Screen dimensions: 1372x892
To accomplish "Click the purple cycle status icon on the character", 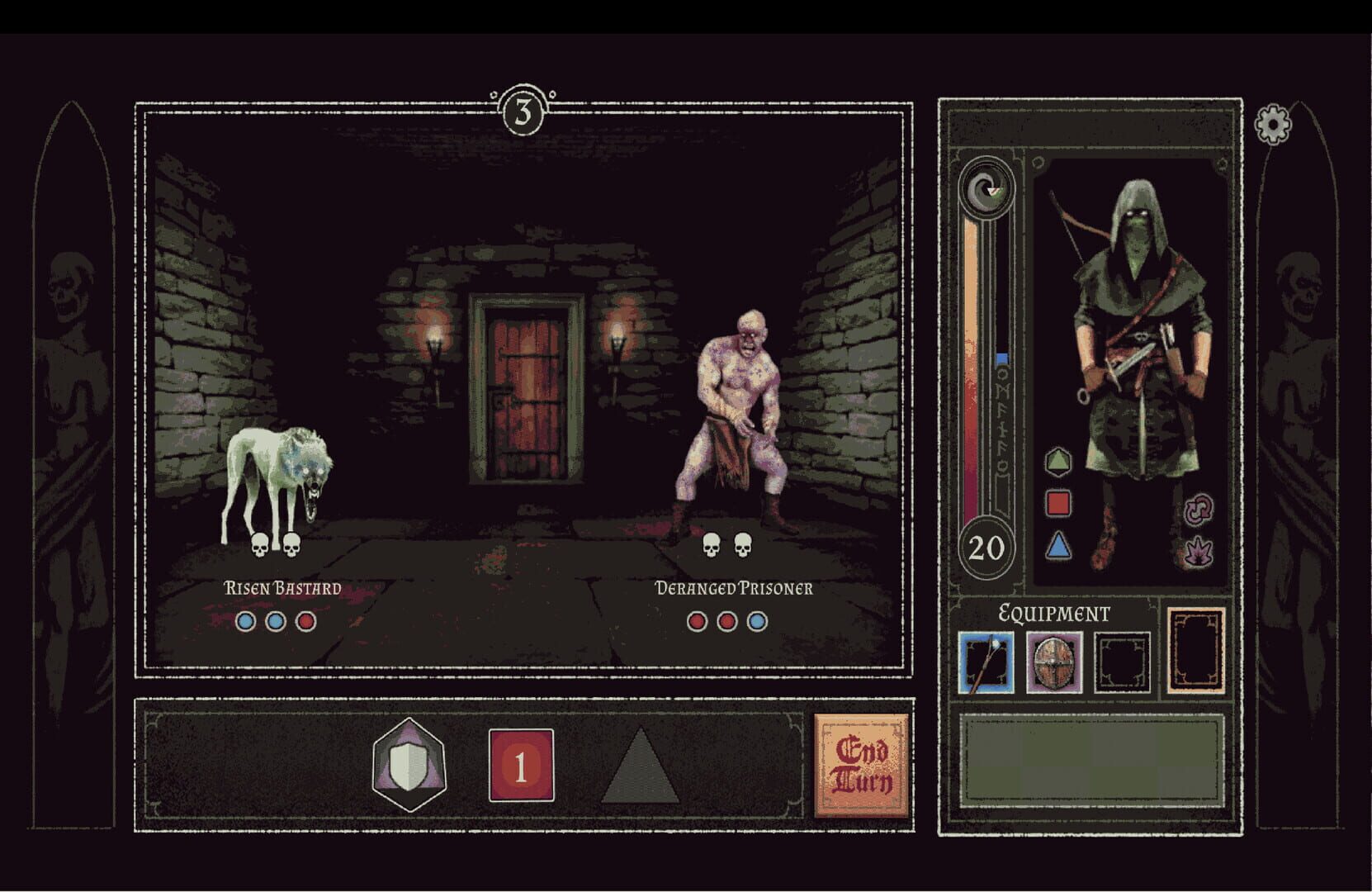I will click(x=1200, y=510).
